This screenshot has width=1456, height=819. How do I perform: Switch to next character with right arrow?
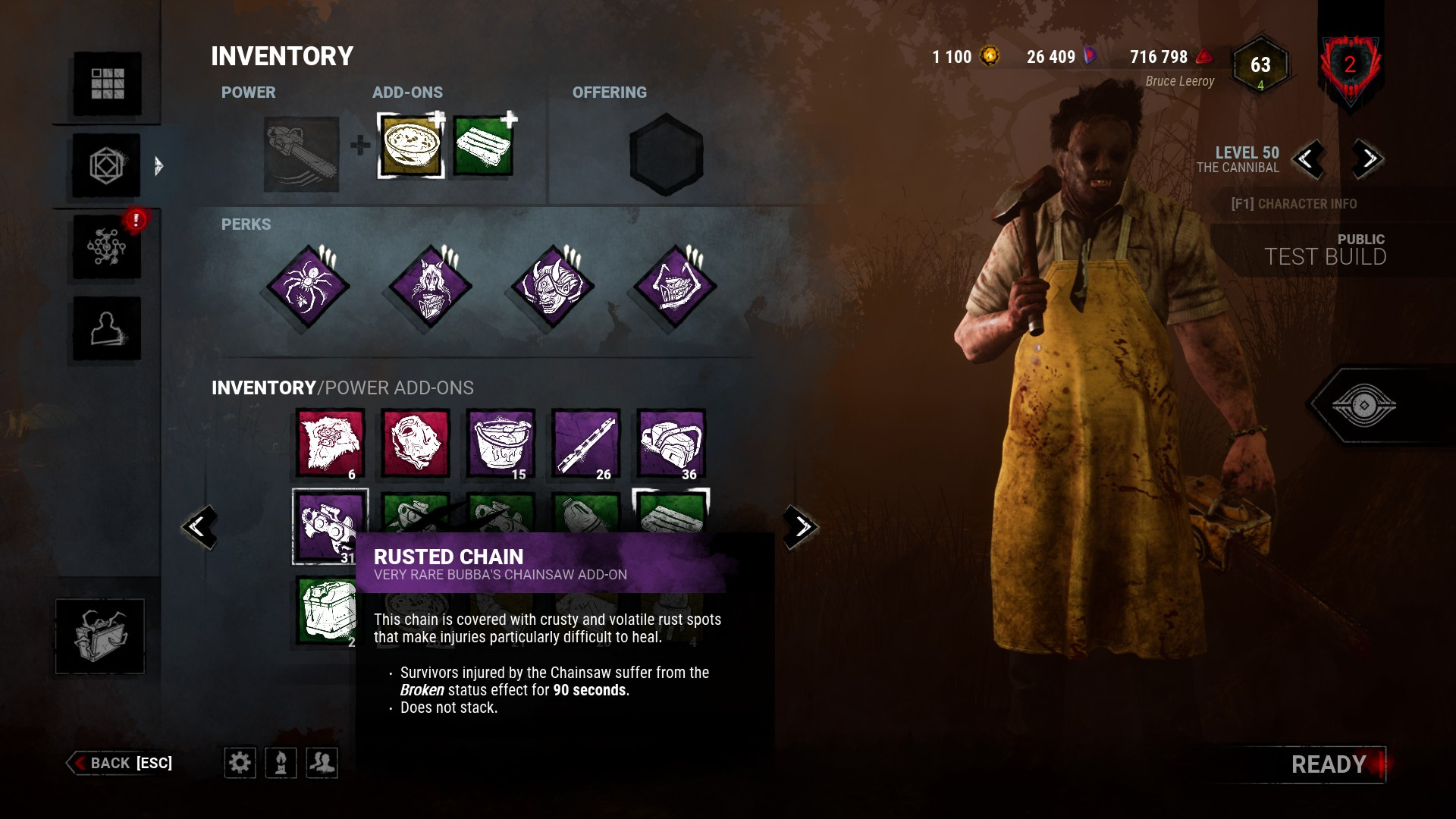tap(1368, 159)
